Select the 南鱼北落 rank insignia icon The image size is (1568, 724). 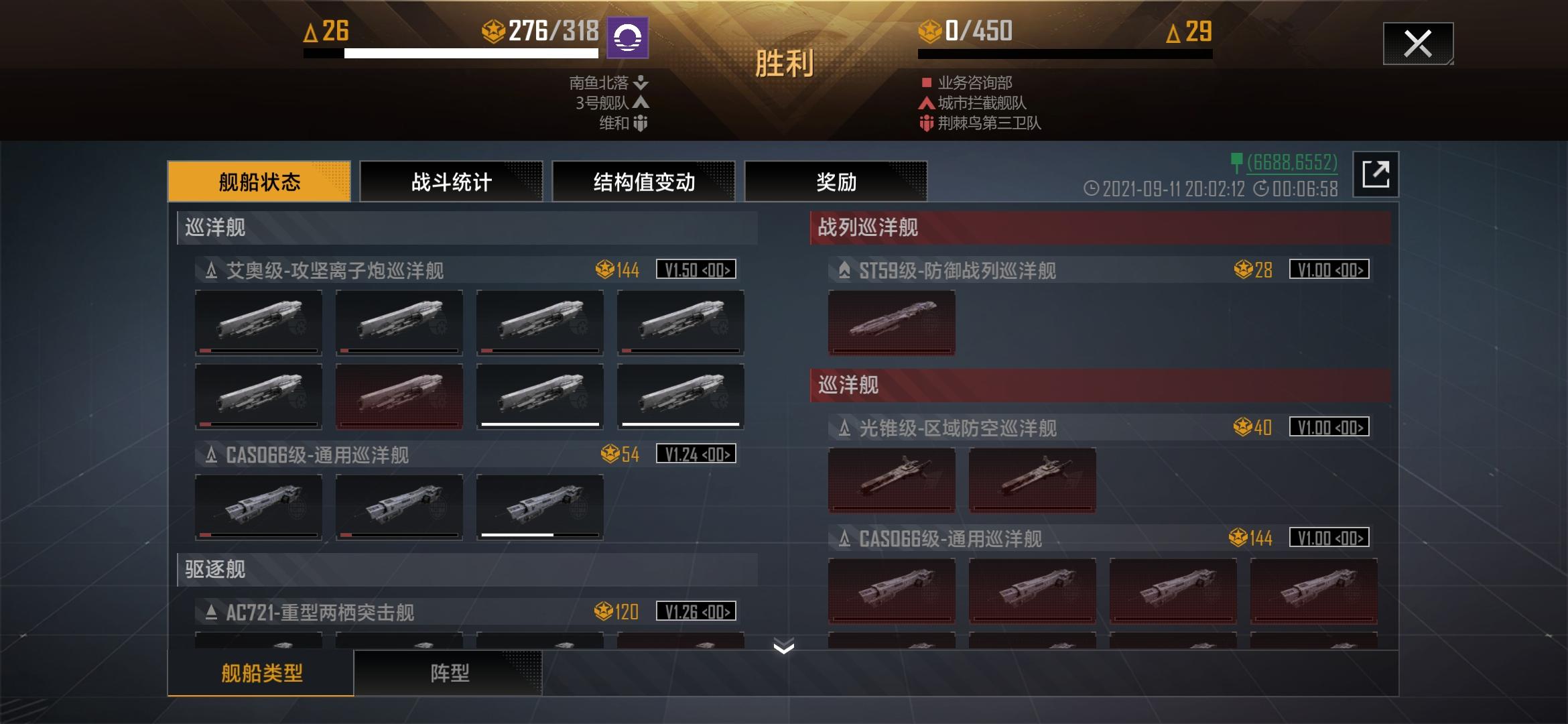click(641, 84)
